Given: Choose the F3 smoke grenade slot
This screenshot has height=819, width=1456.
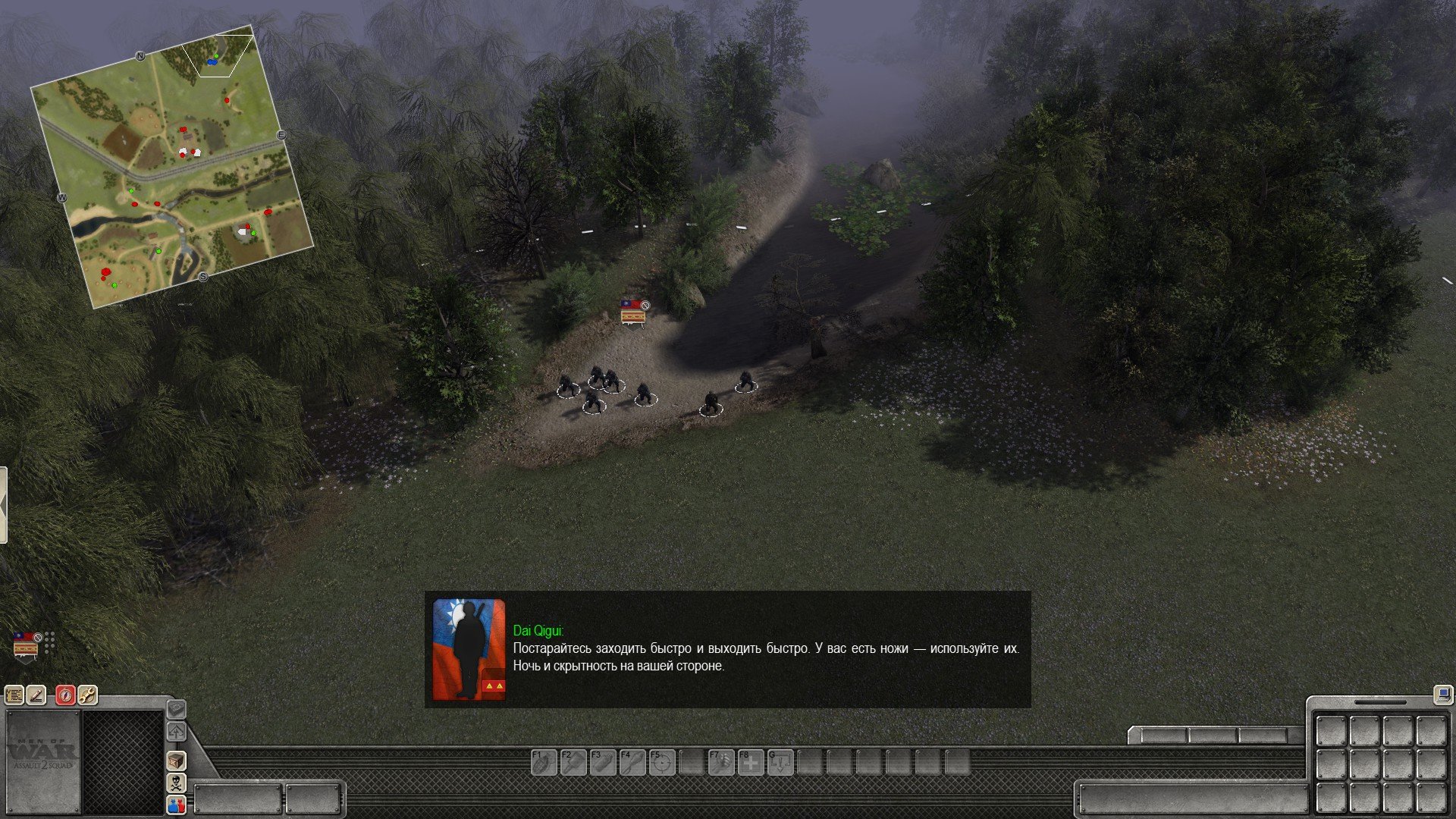Looking at the screenshot, I should [603, 762].
